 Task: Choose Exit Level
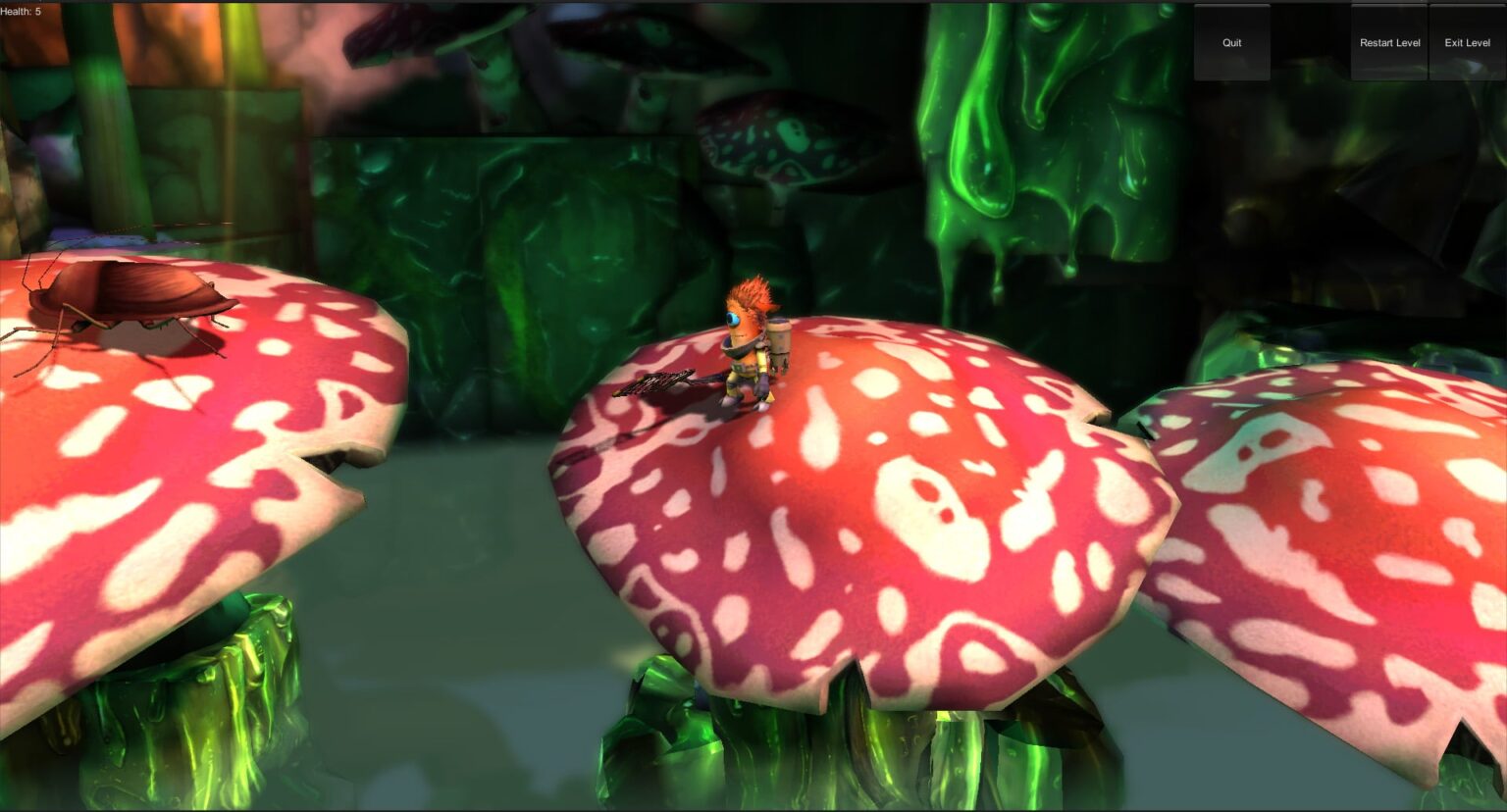1467,43
